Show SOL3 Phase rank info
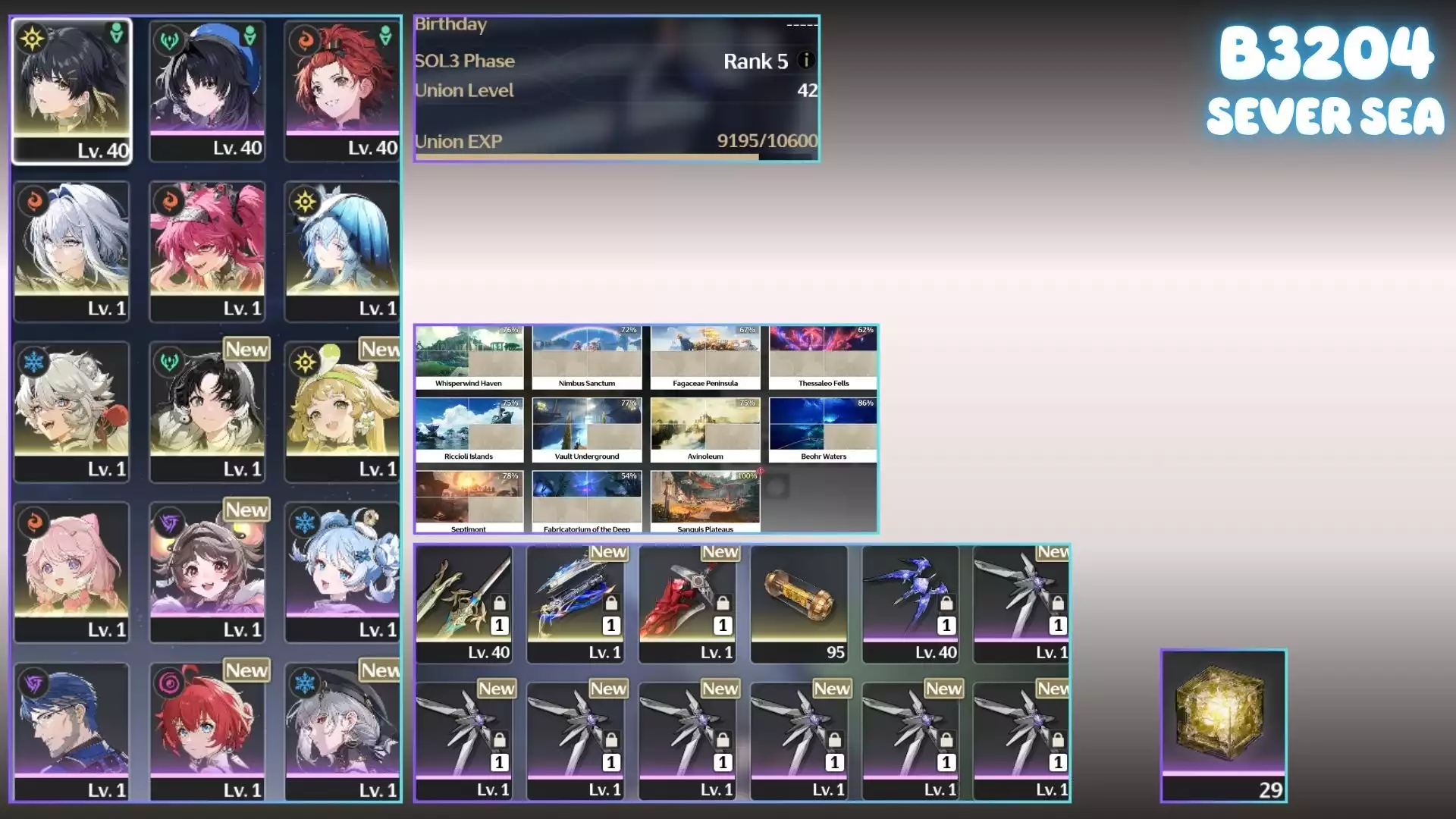This screenshot has width=1456, height=819. click(805, 60)
